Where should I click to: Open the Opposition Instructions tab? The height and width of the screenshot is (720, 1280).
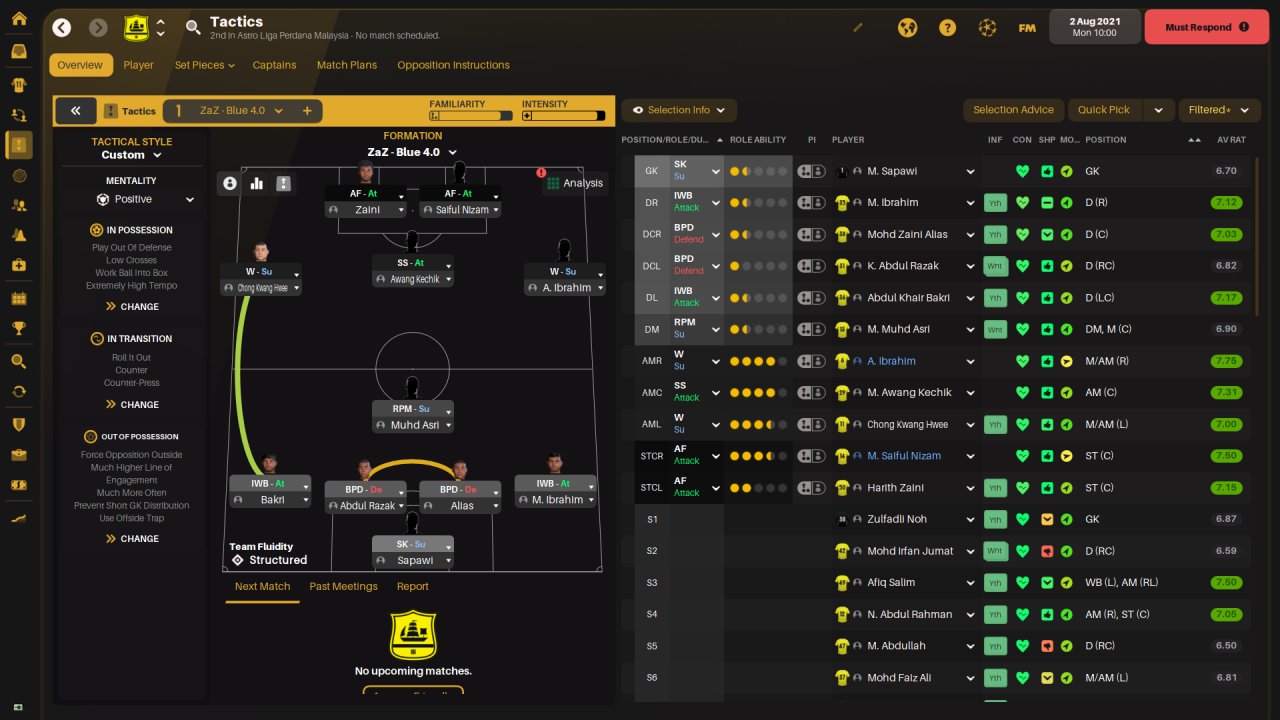pos(453,65)
